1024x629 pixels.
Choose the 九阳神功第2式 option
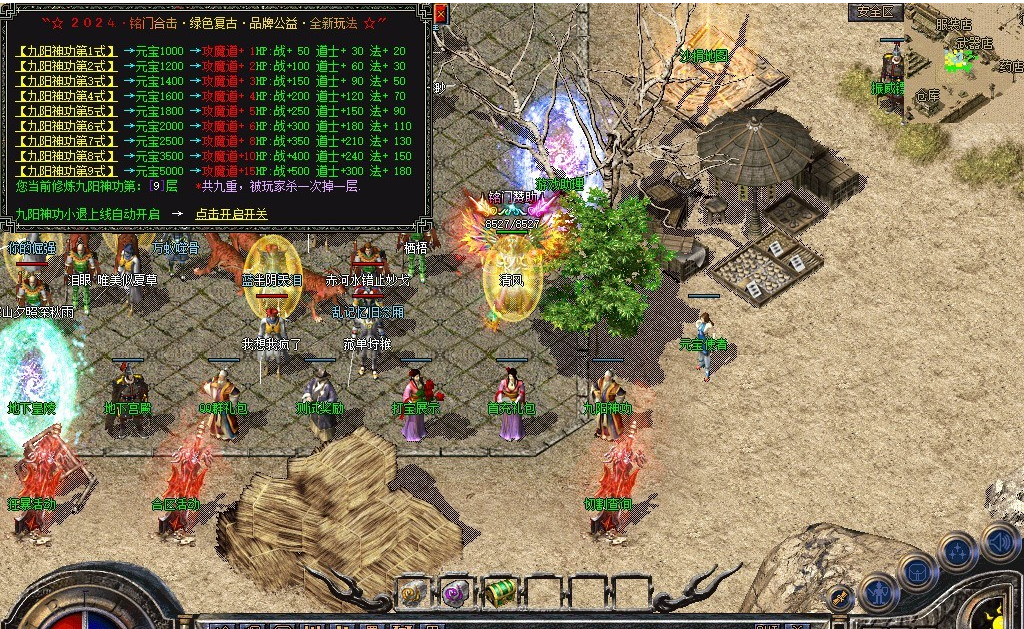pyautogui.click(x=67, y=66)
